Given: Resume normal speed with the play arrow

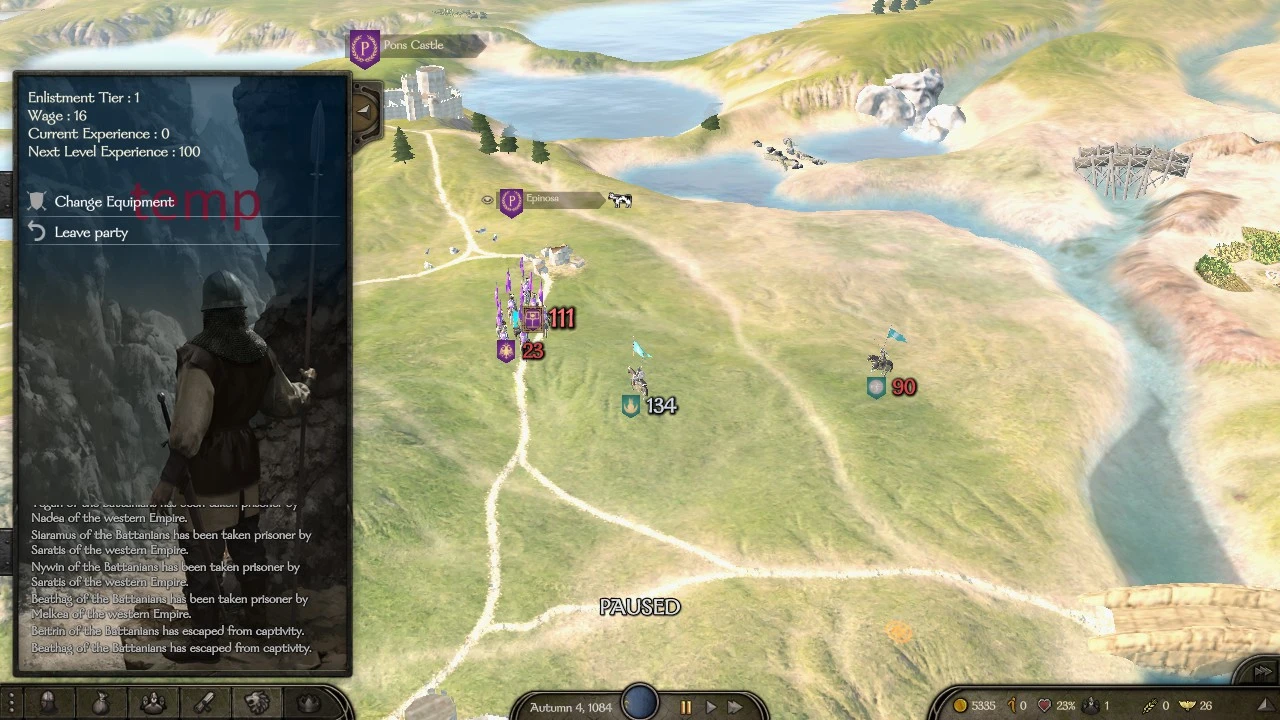Looking at the screenshot, I should coord(710,706).
